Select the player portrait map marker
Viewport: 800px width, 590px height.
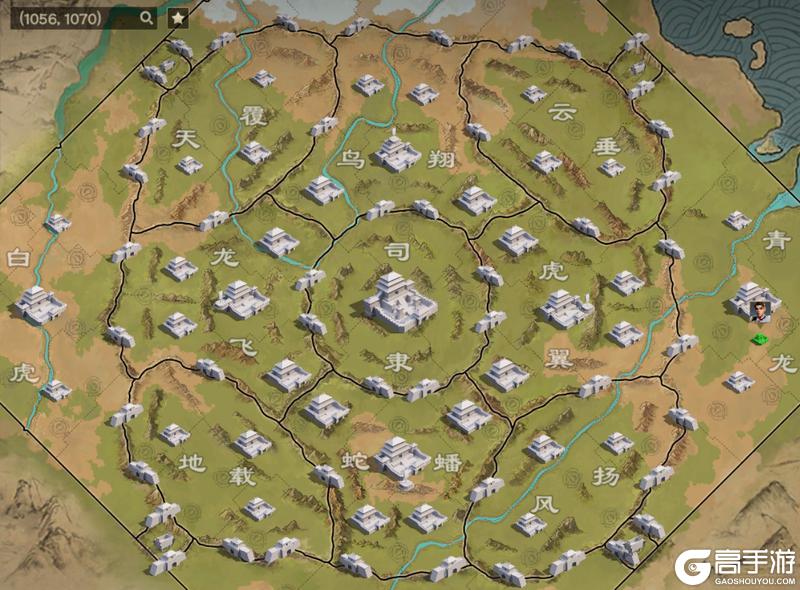764,311
